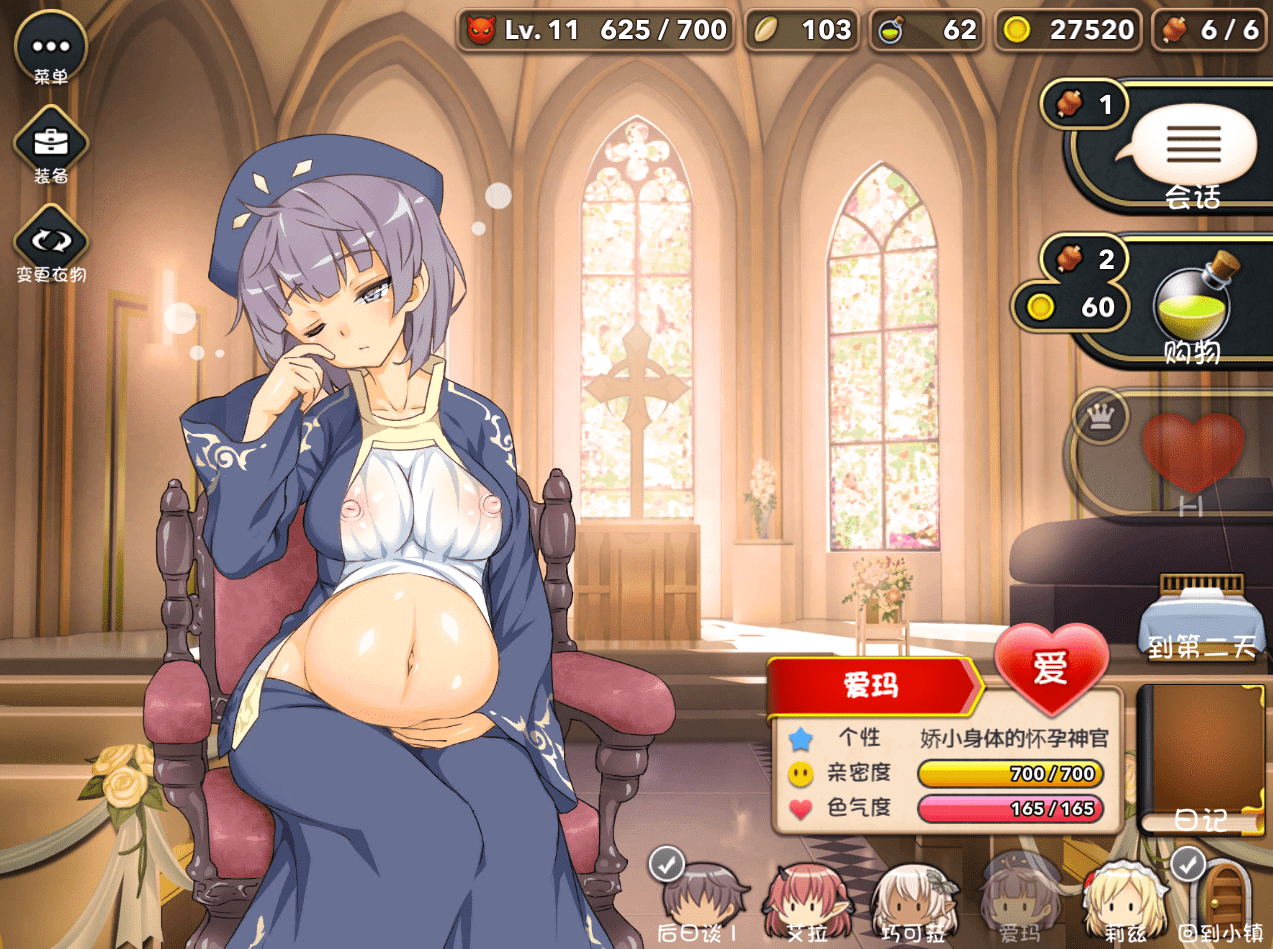Open the 日记 diary book
The width and height of the screenshot is (1273, 949).
click(1201, 760)
